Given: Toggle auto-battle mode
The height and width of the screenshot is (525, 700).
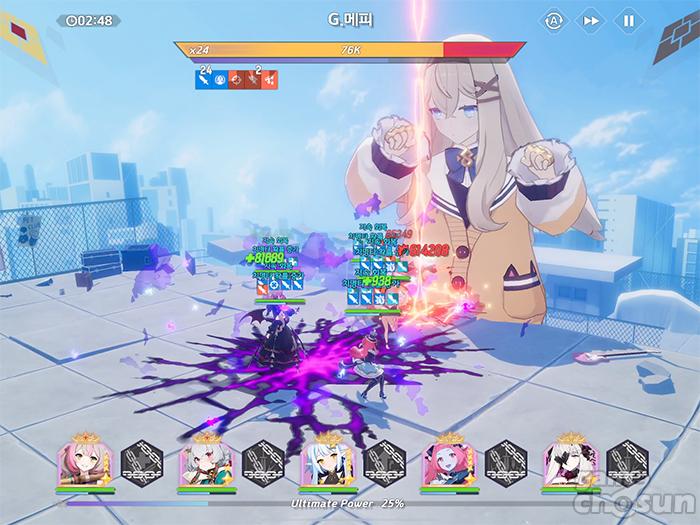Looking at the screenshot, I should pyautogui.click(x=554, y=20).
